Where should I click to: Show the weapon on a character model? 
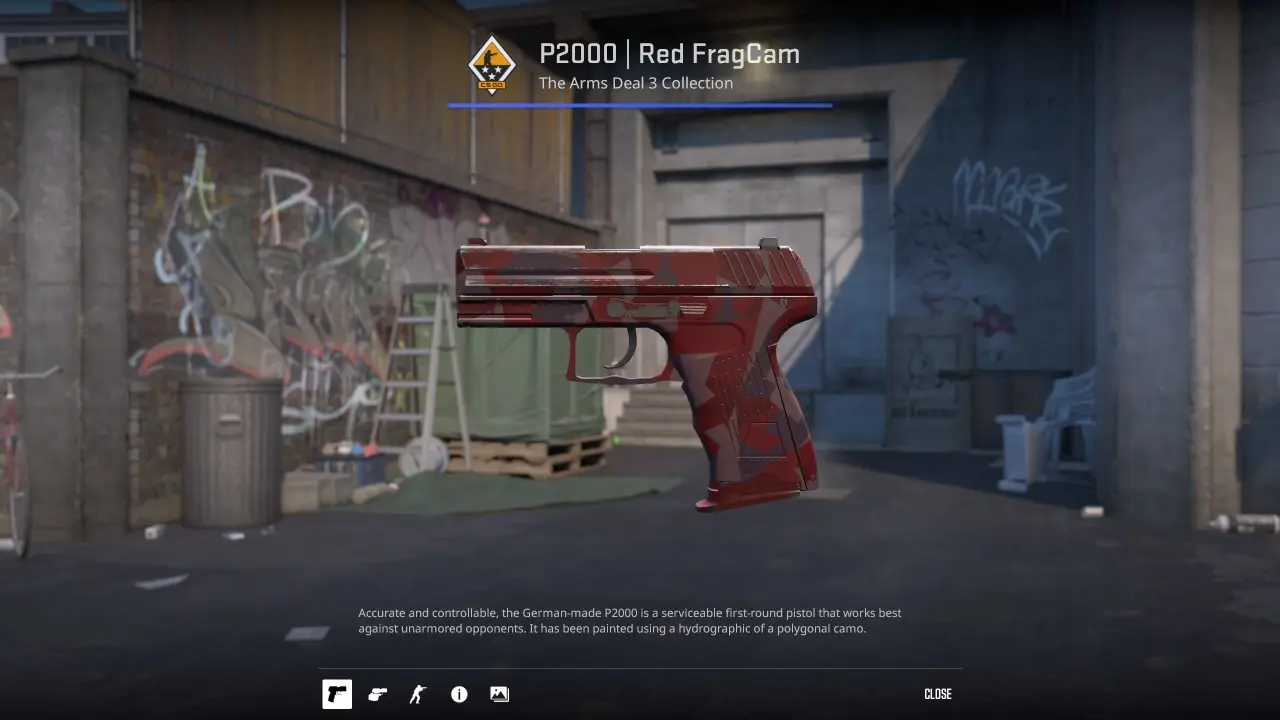click(418, 694)
